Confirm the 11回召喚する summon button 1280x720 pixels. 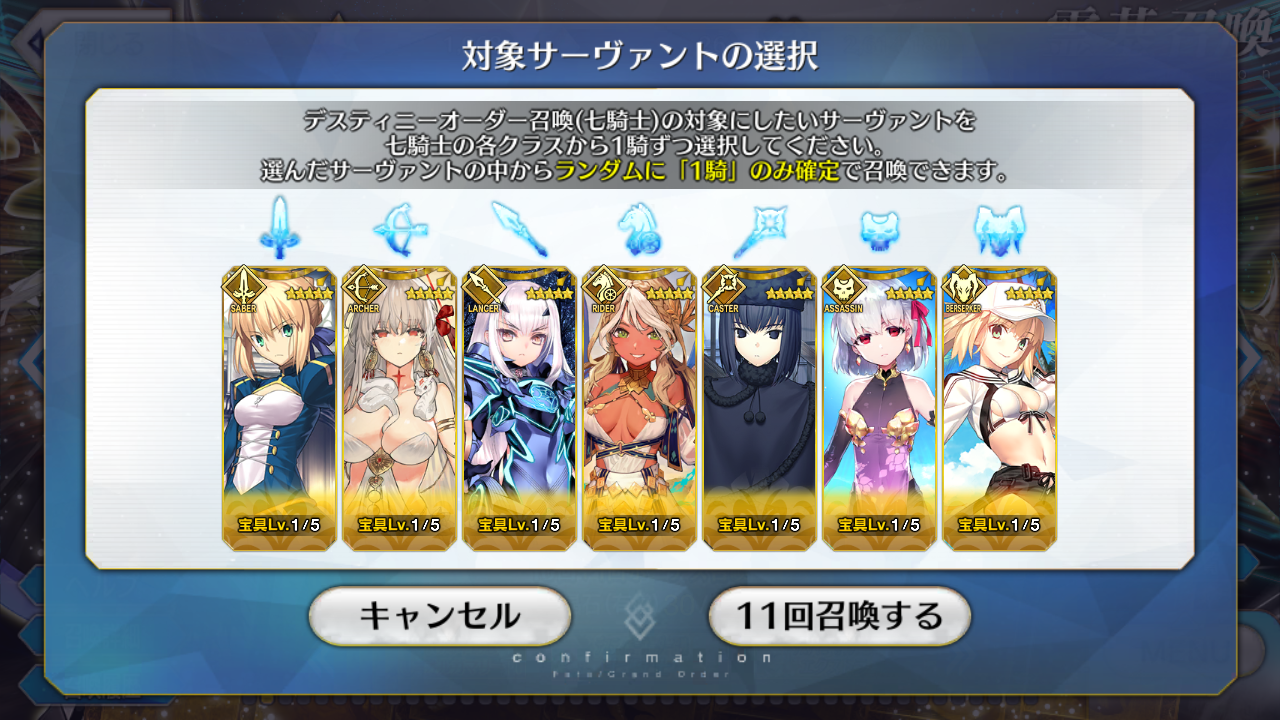(x=839, y=616)
